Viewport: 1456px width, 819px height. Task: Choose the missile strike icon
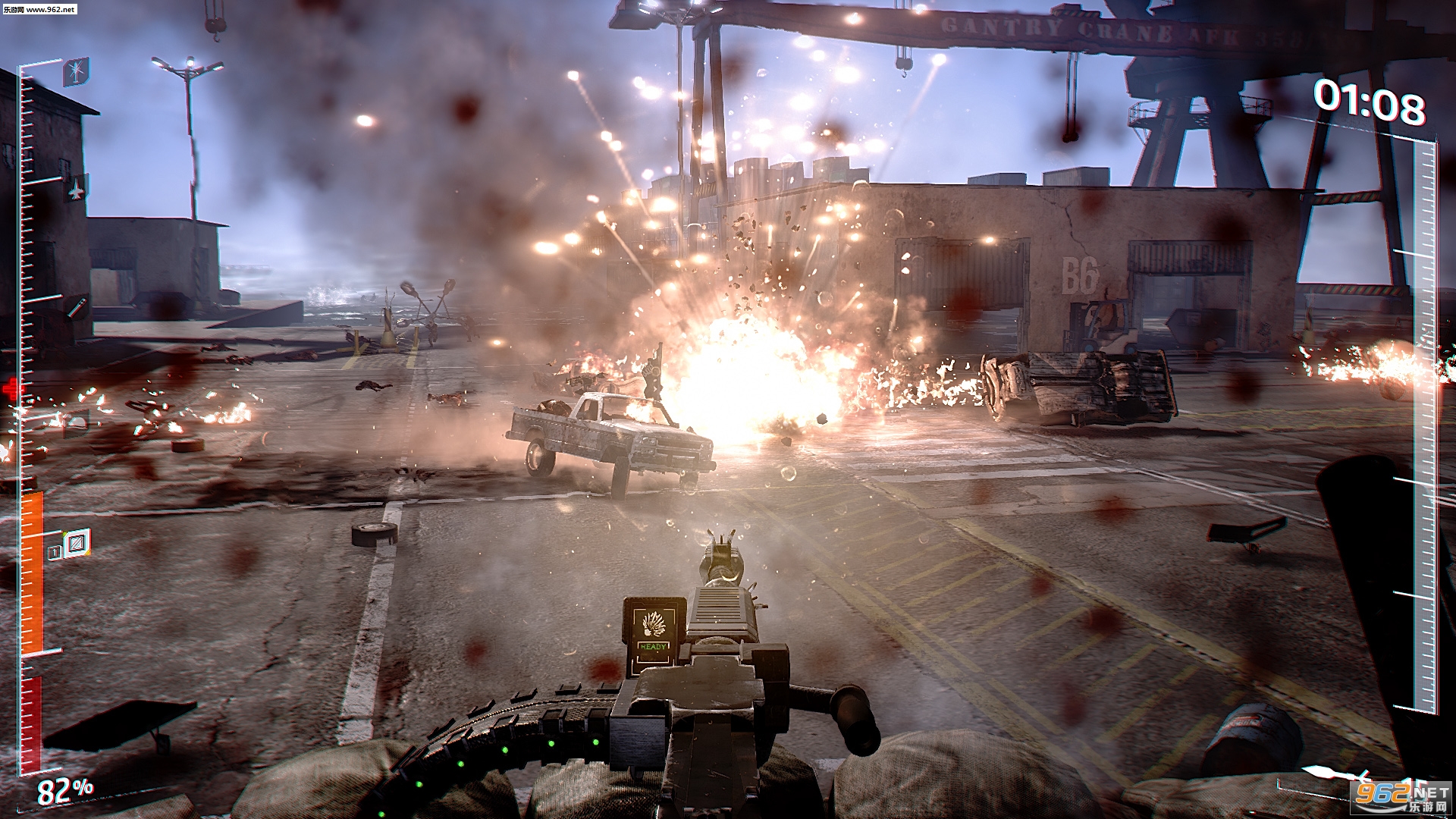[x=76, y=308]
